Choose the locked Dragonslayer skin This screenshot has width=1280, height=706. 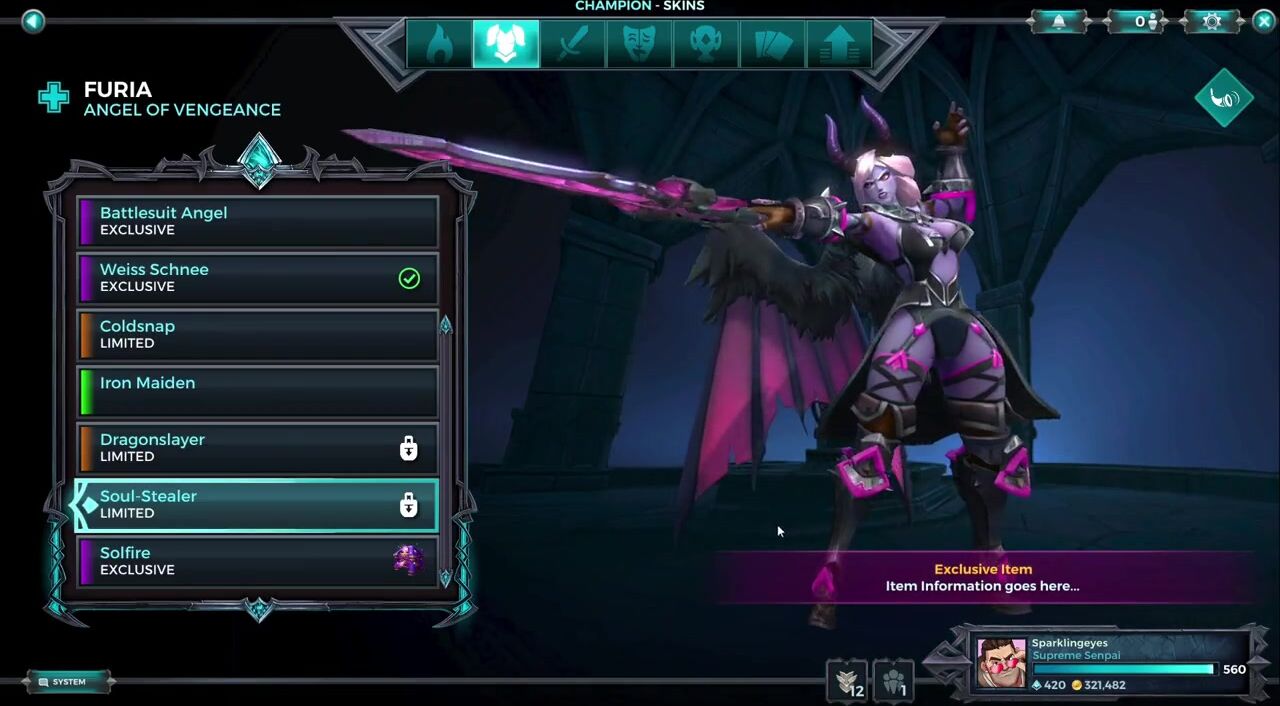[257, 448]
